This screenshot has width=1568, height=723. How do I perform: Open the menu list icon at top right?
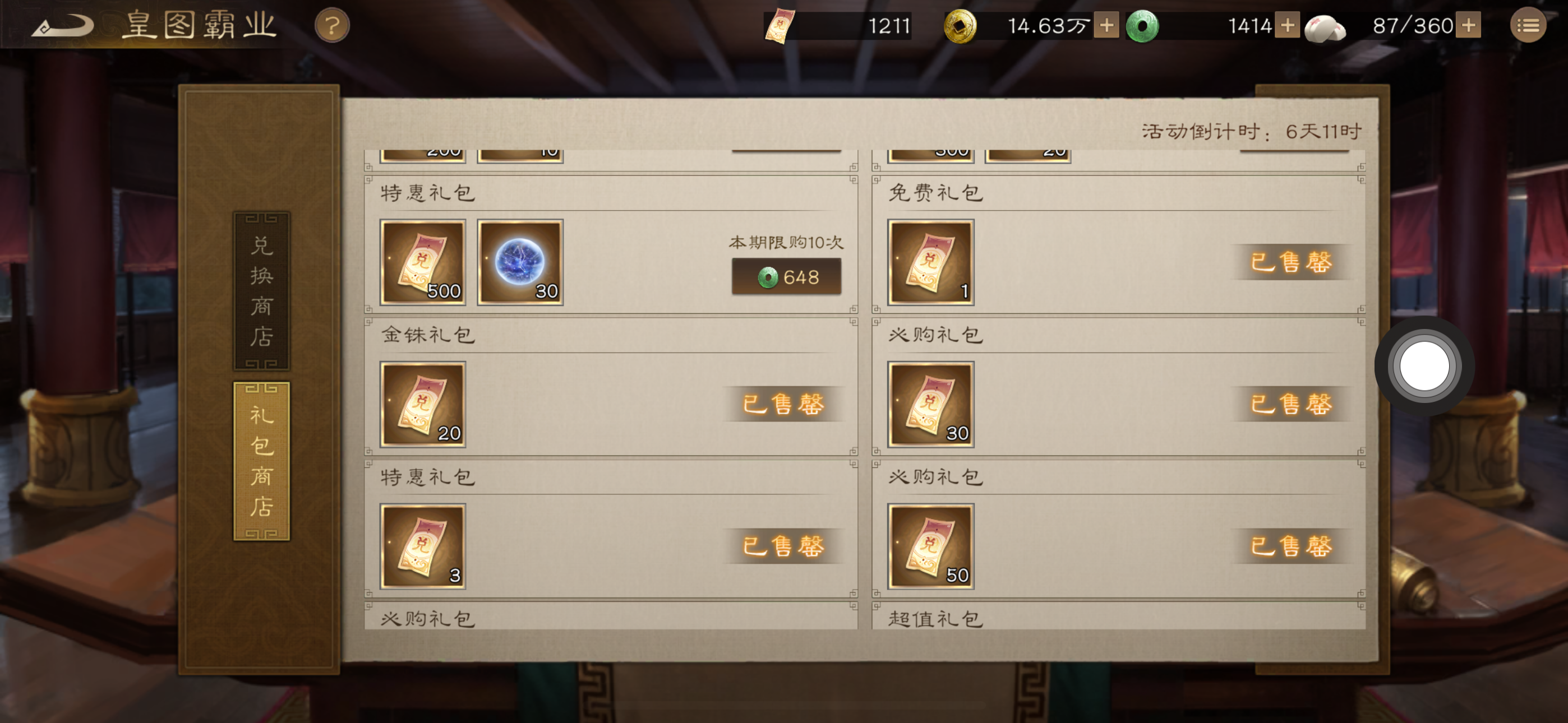[1528, 24]
